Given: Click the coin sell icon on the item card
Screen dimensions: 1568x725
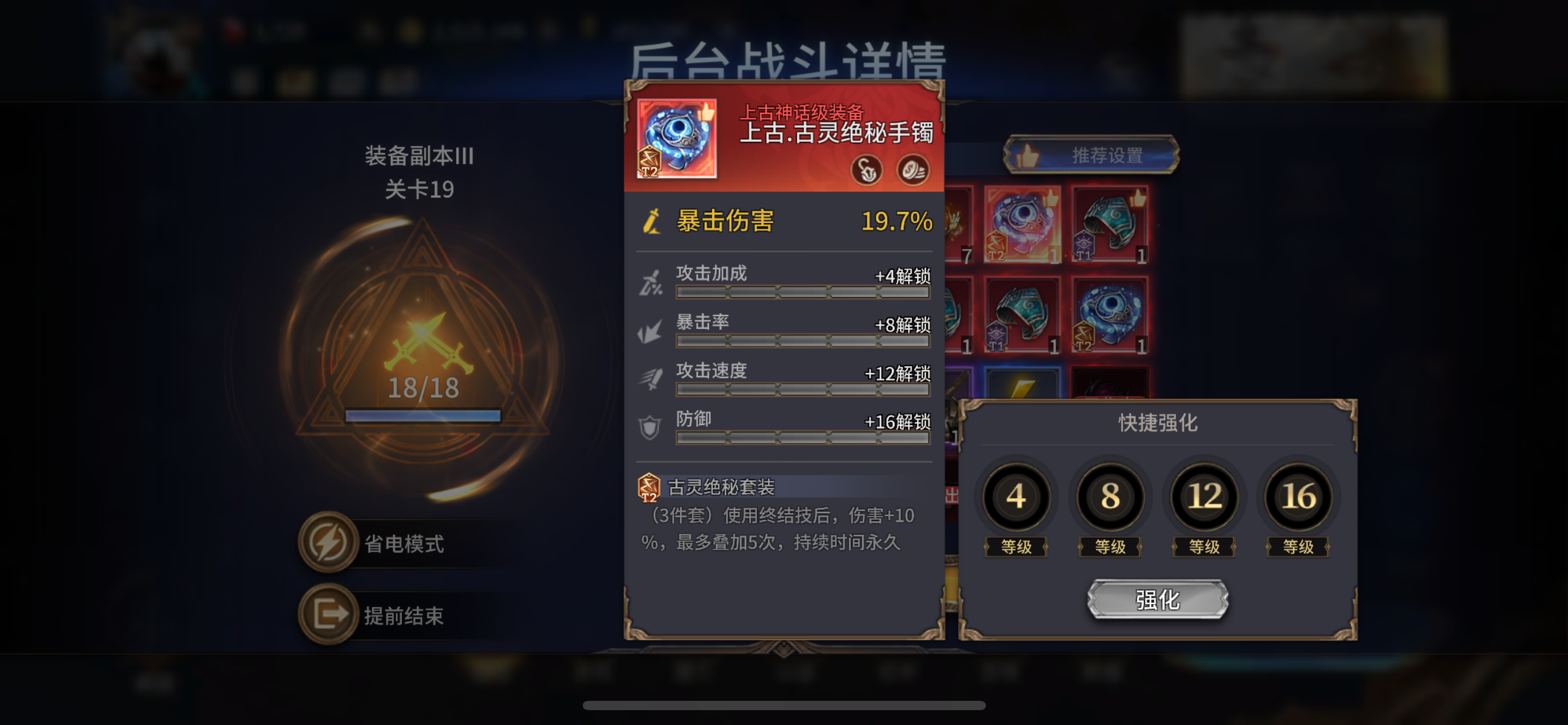Looking at the screenshot, I should 912,169.
